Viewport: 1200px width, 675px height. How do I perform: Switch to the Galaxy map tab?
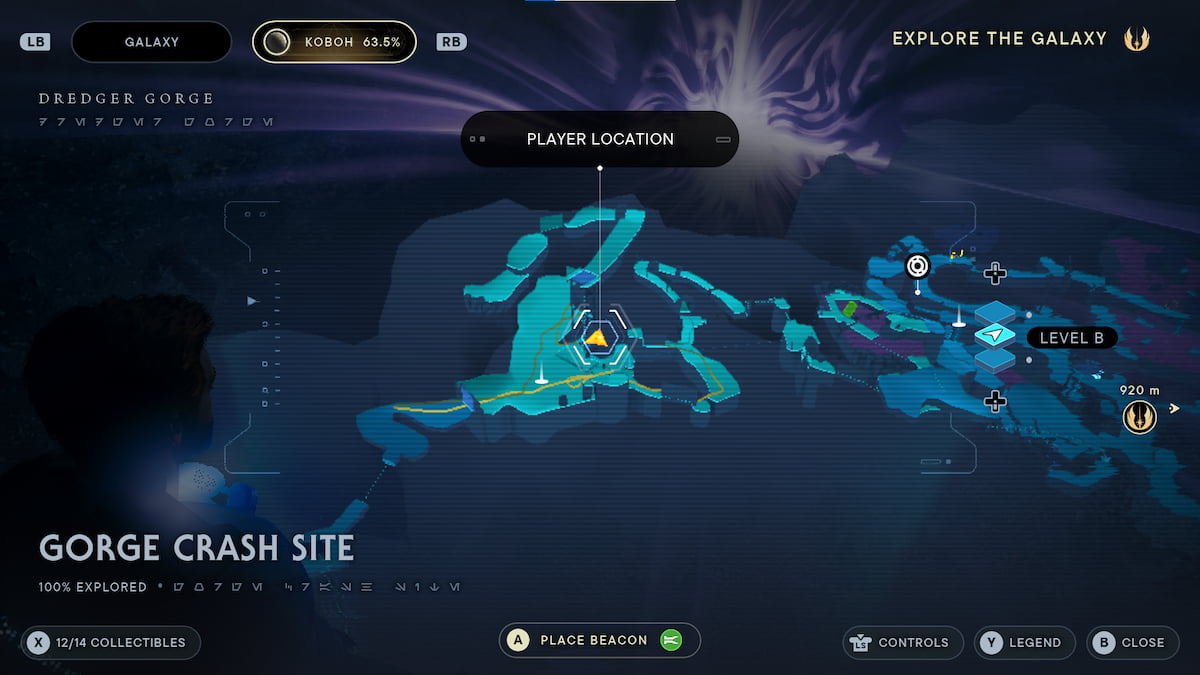[x=151, y=42]
